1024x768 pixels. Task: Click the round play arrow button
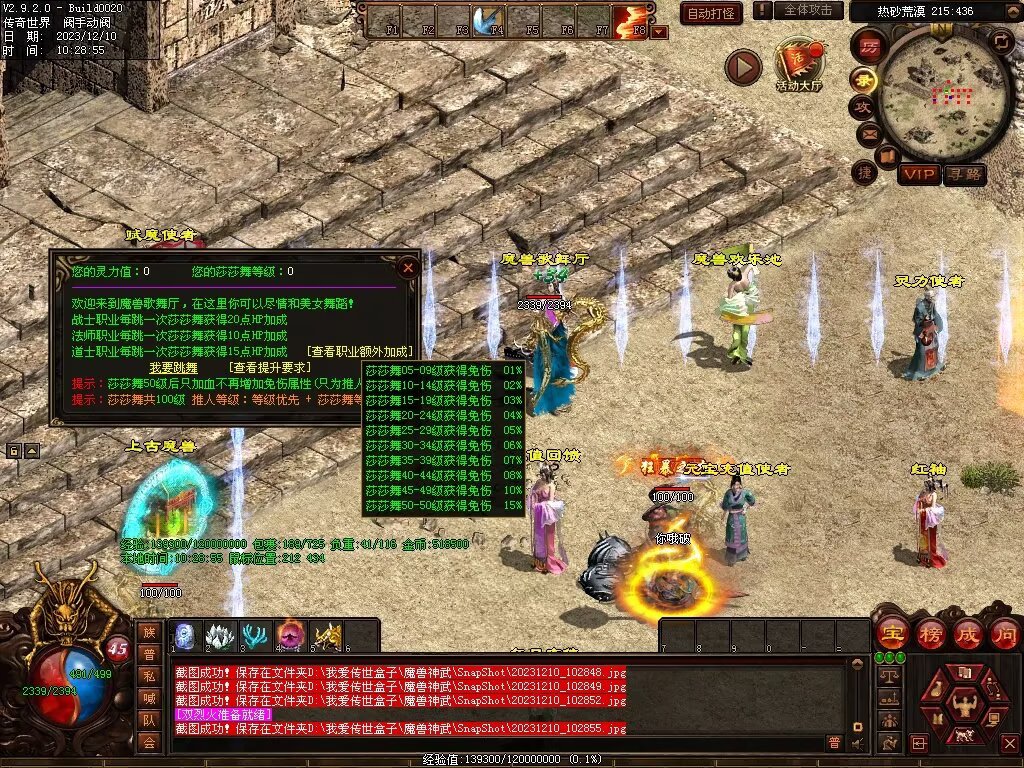point(743,67)
